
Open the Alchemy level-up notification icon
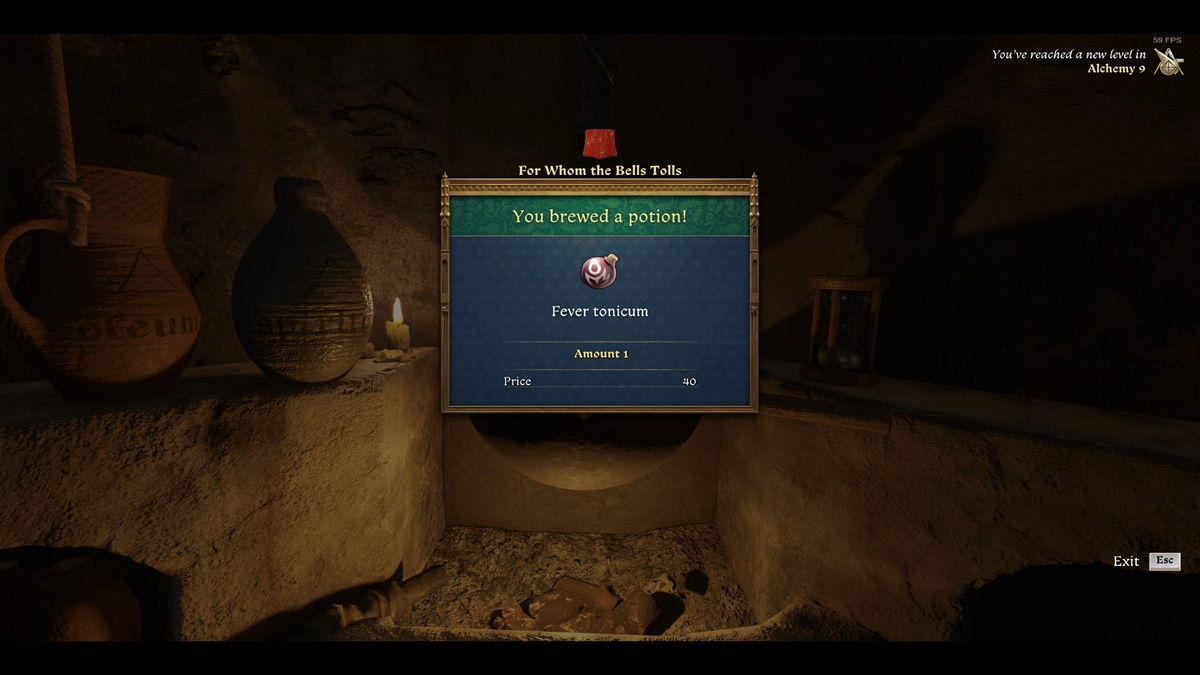[1167, 62]
